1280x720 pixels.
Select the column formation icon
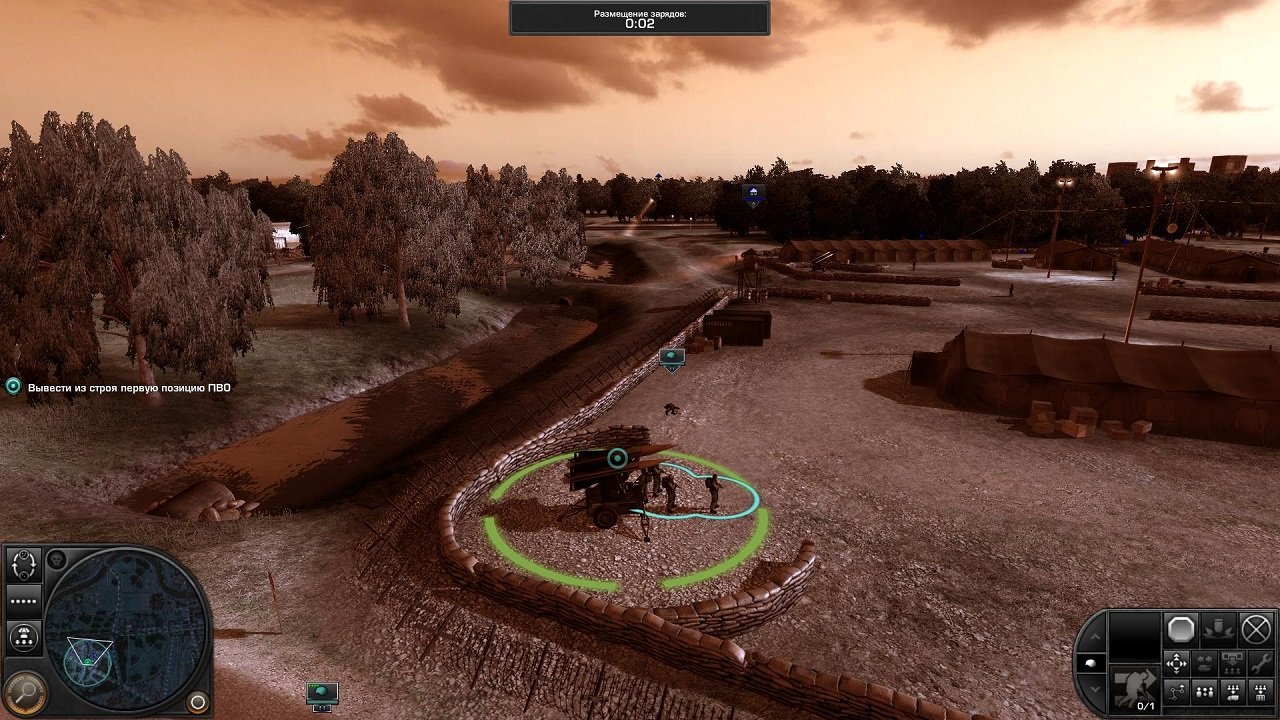pyautogui.click(x=1258, y=691)
